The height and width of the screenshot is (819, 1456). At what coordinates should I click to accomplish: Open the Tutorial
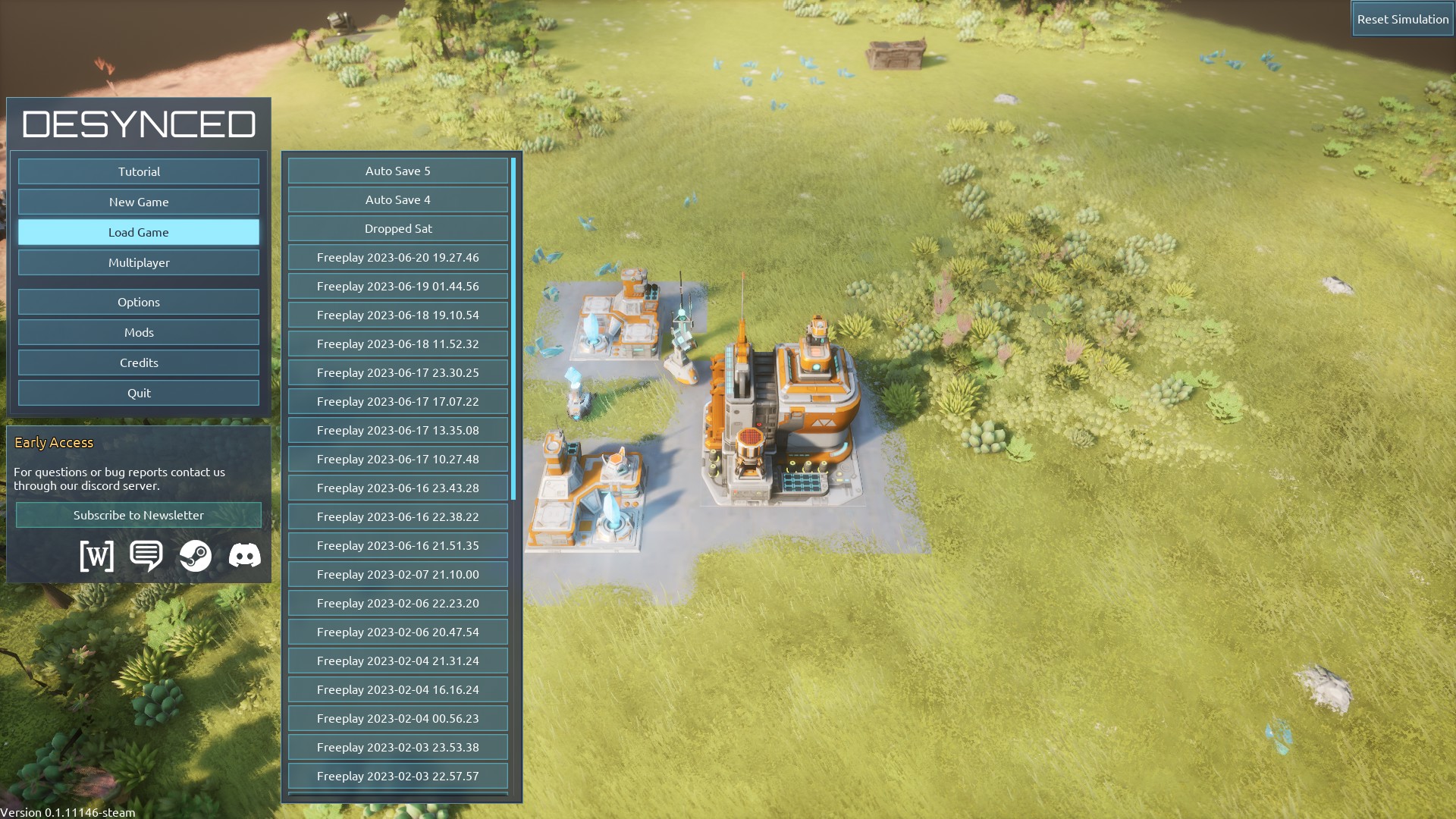click(x=139, y=171)
